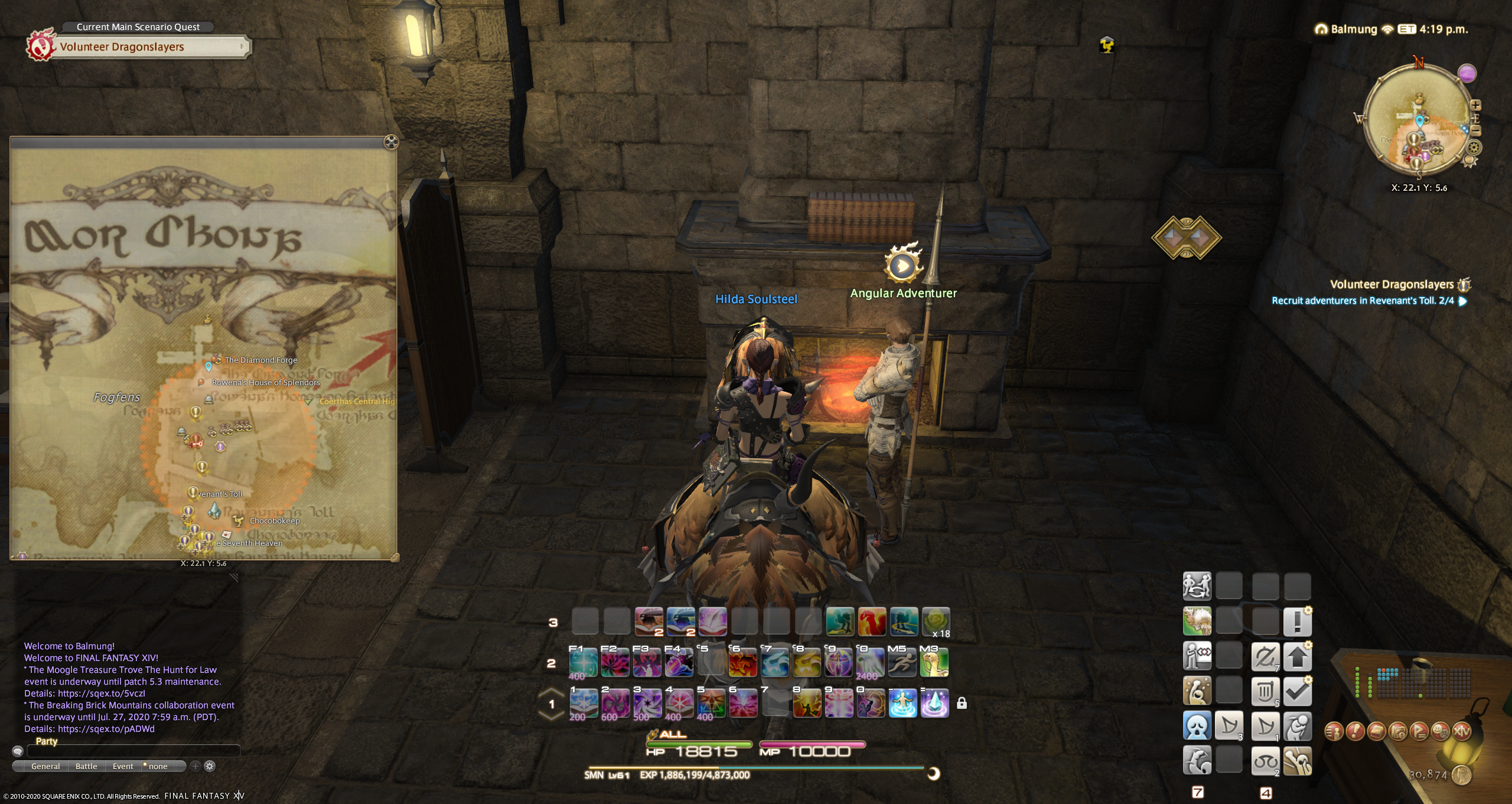
Task: Summon the chocobo mount from the hotbar
Action: point(935,662)
